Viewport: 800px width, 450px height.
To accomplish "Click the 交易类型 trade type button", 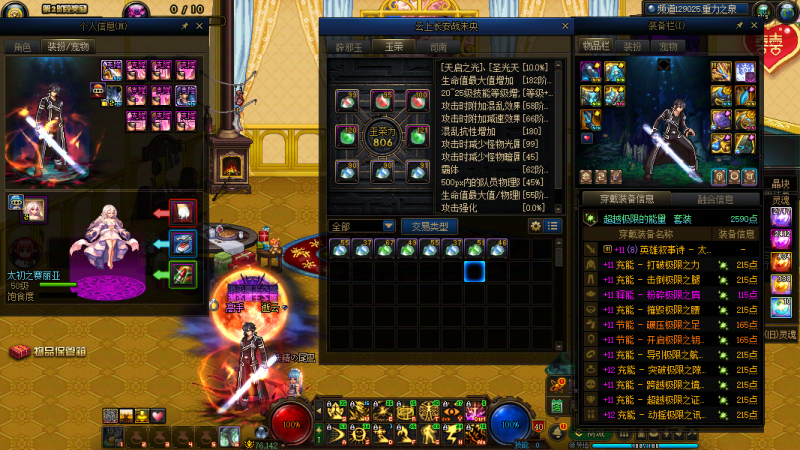I will tap(430, 226).
